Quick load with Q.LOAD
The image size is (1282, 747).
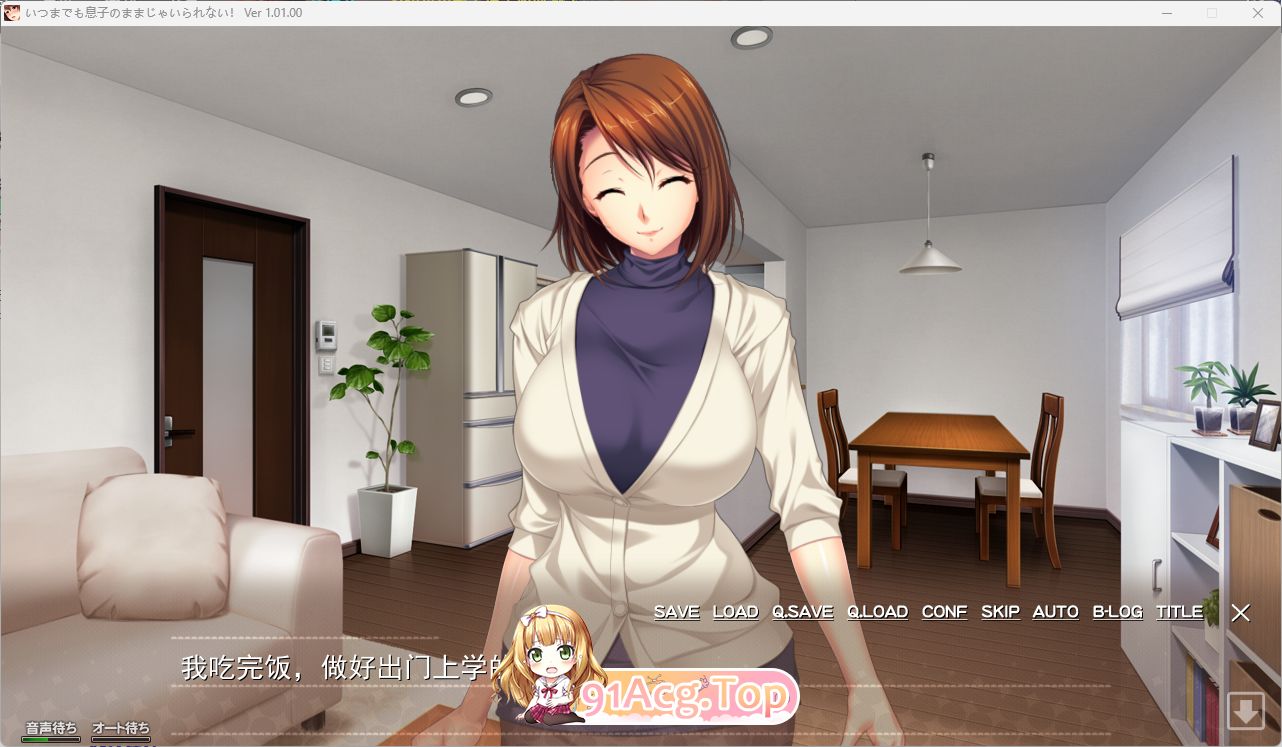(x=877, y=612)
